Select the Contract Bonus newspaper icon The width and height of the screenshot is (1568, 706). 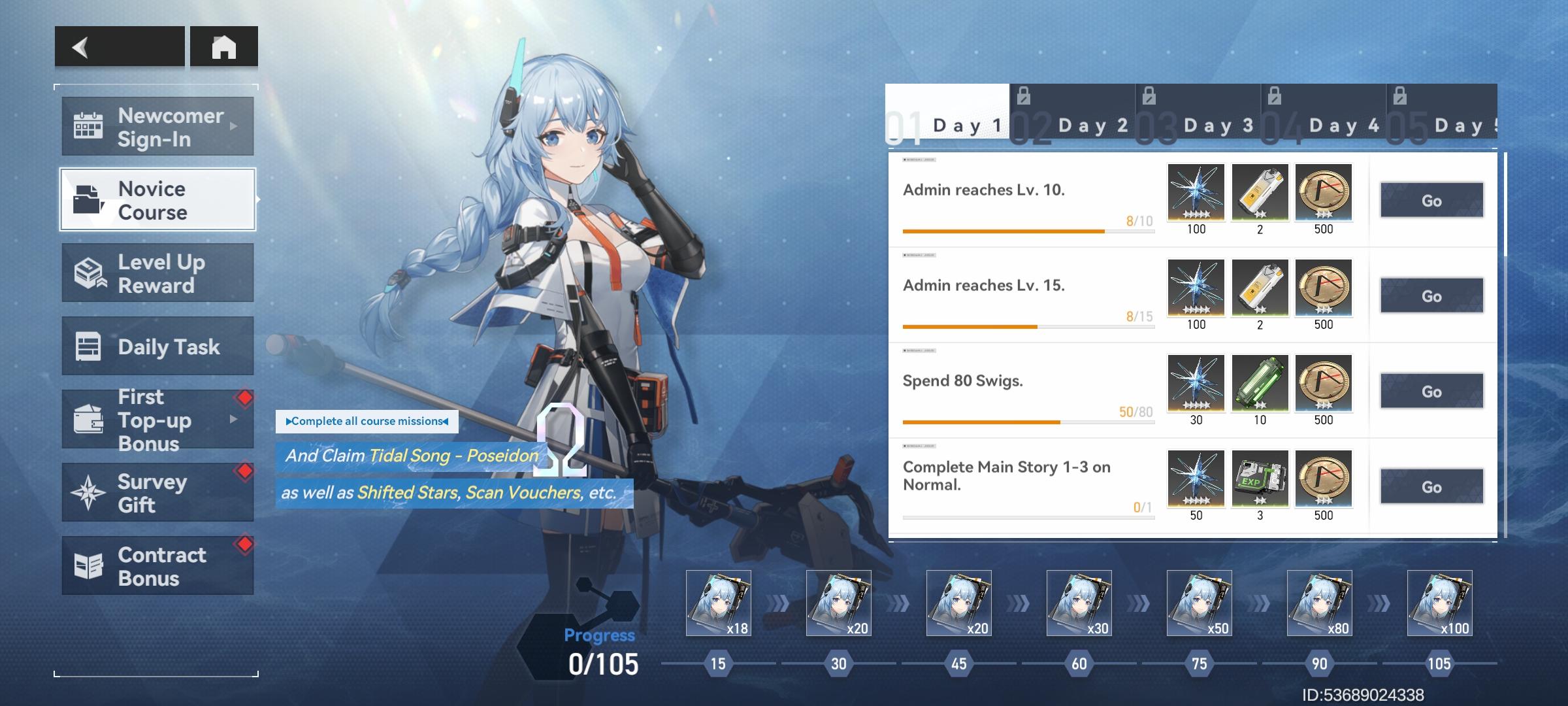point(90,566)
